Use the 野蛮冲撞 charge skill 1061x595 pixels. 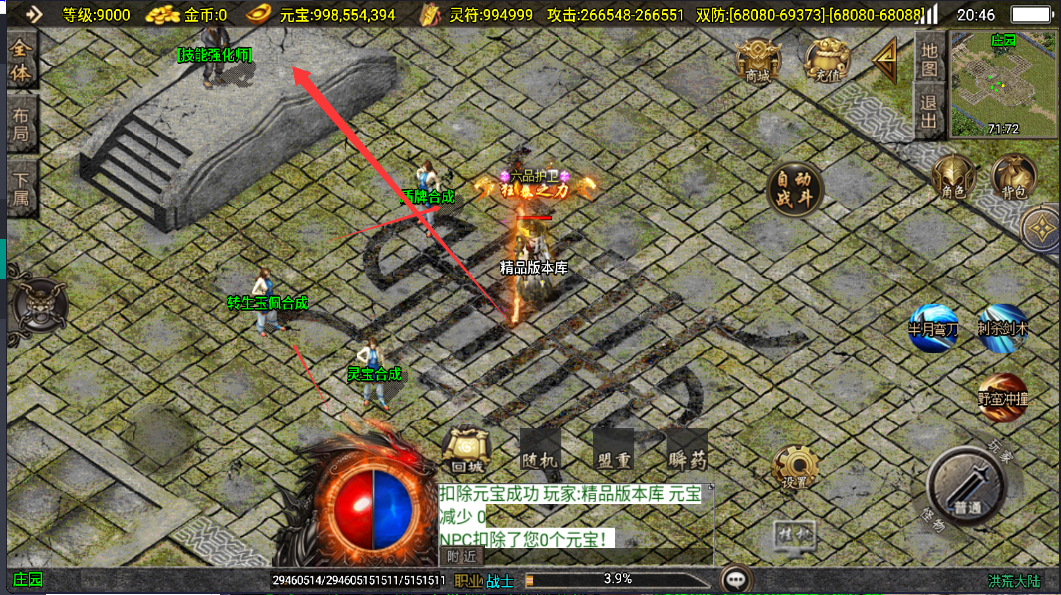[1002, 397]
